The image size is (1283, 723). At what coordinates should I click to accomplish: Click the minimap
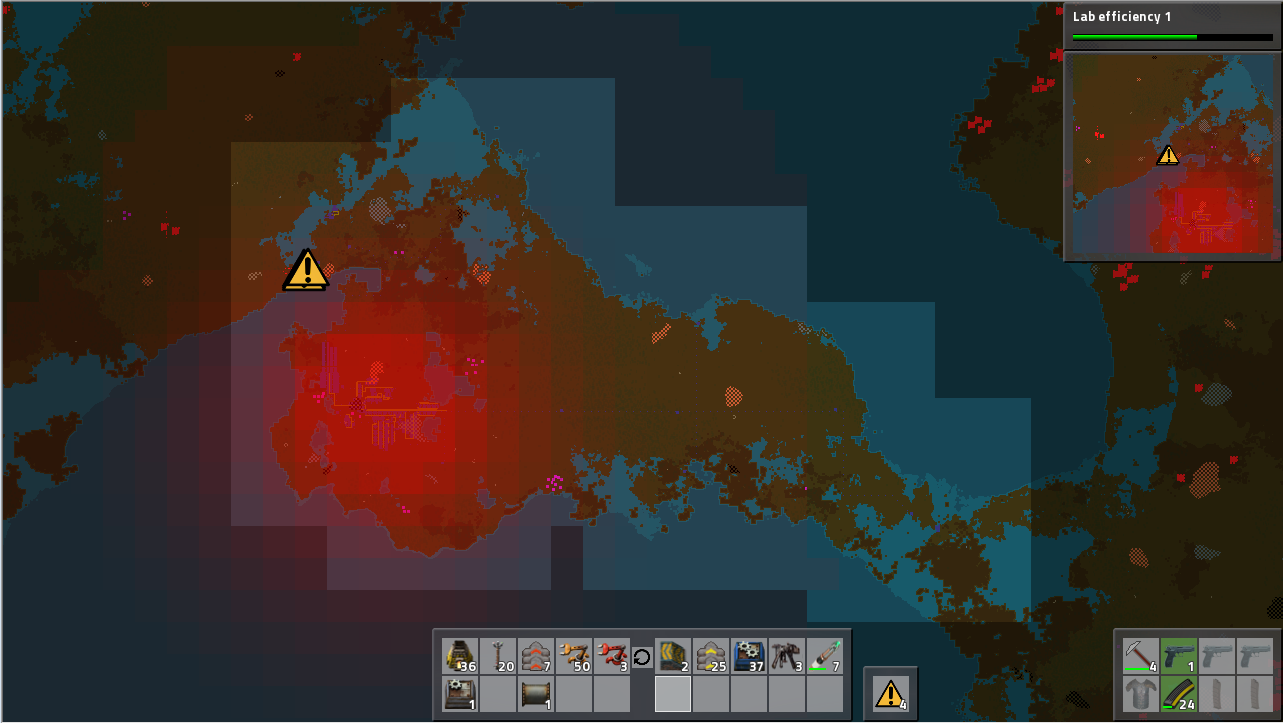pyautogui.click(x=1172, y=157)
